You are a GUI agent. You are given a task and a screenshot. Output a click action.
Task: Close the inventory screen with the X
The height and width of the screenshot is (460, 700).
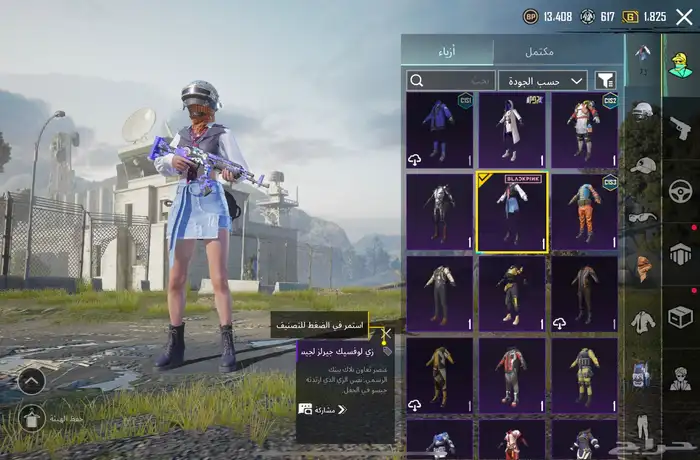684,16
